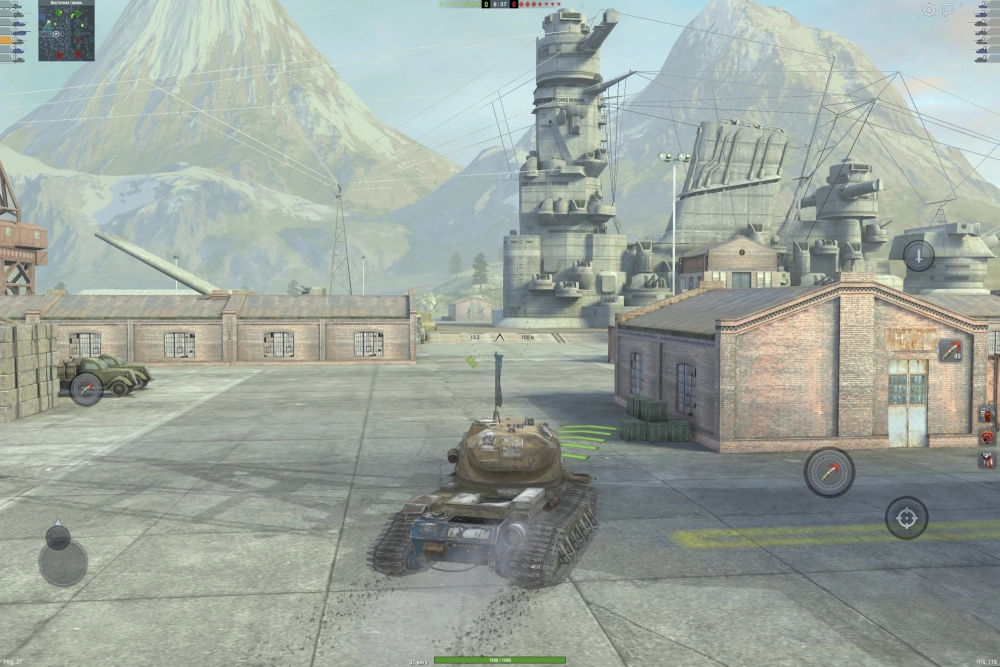The image size is (1000, 667).
Task: Tap the movement joystick control
Action: click(x=62, y=561)
